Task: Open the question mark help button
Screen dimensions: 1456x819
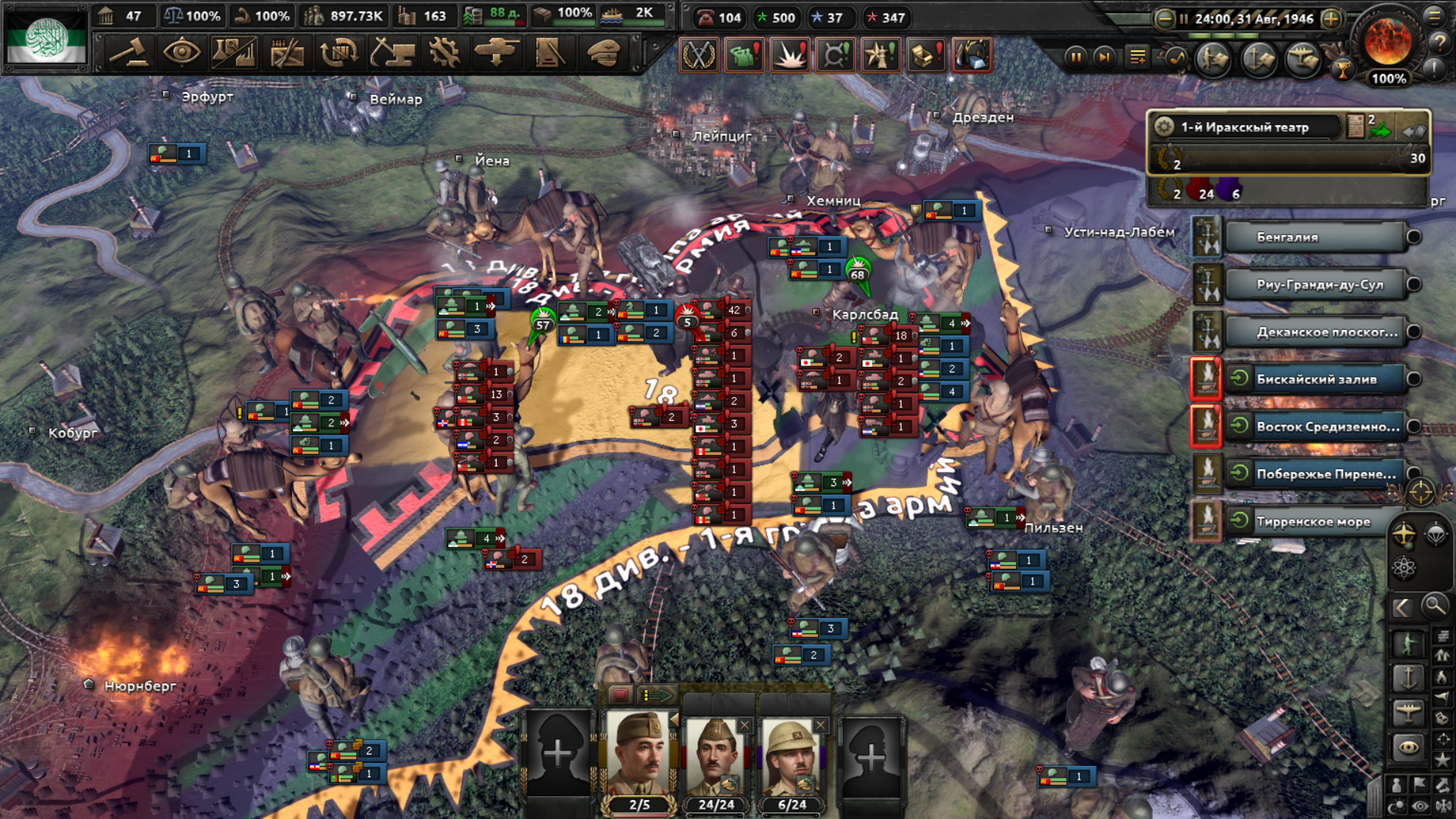Action: (x=1438, y=43)
